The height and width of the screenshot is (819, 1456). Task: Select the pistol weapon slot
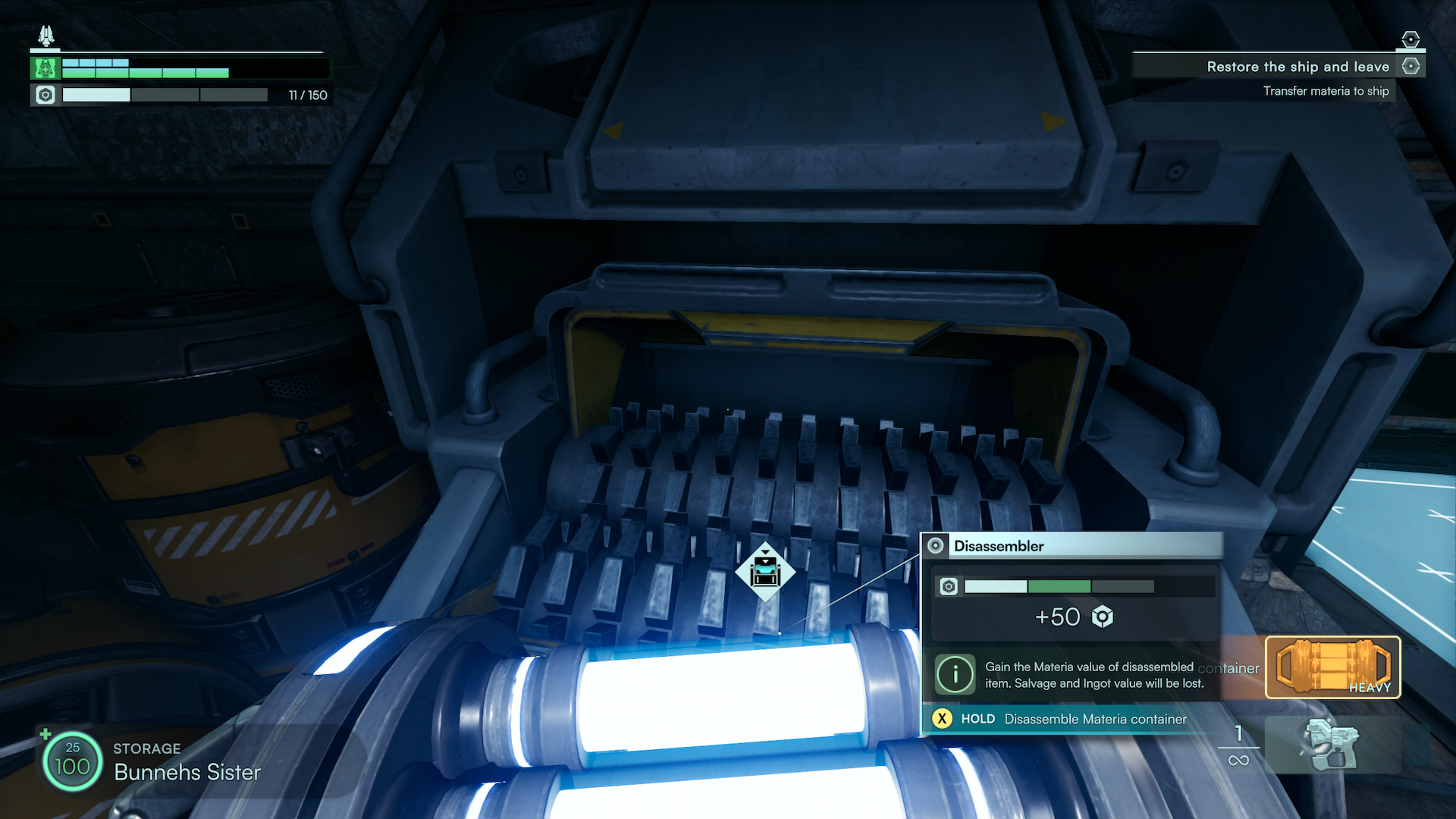click(1331, 746)
